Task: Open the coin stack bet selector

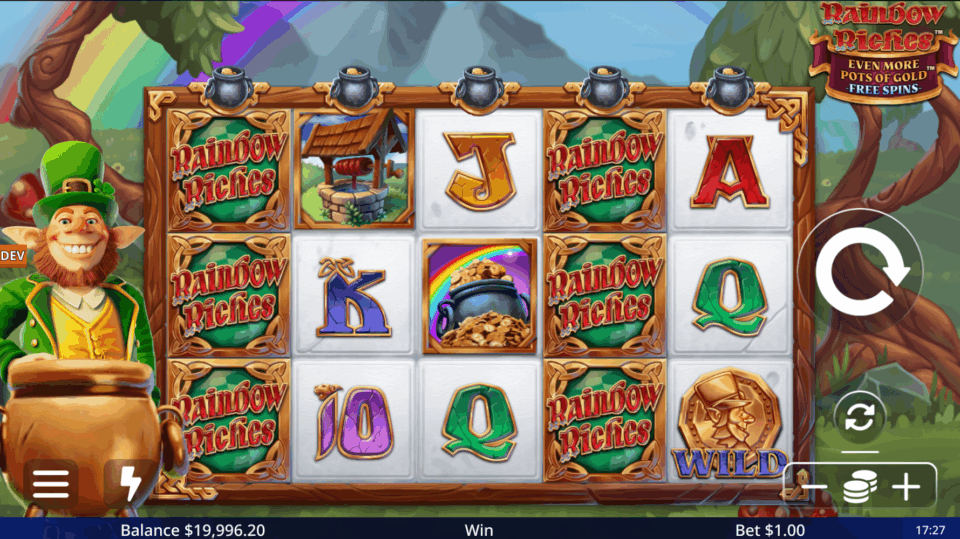Action: click(x=859, y=487)
